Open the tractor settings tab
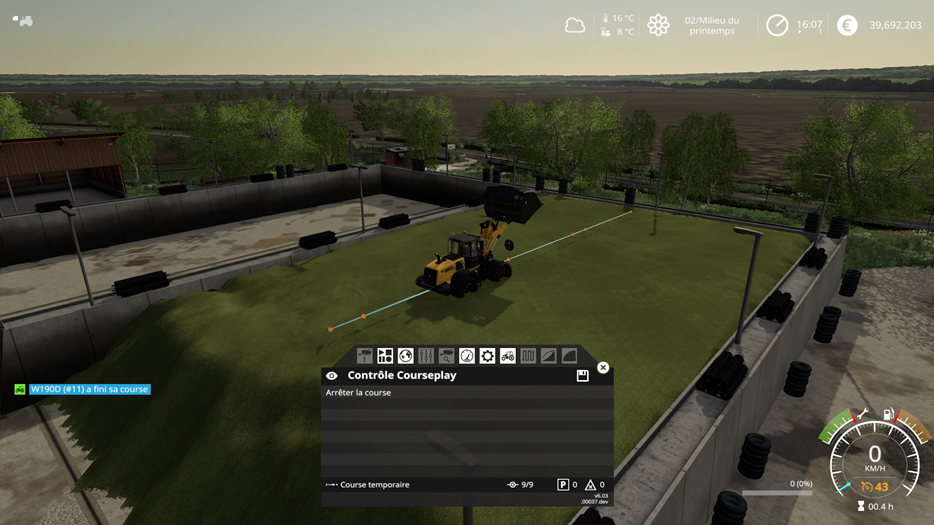The width and height of the screenshot is (934, 525). coord(508,356)
